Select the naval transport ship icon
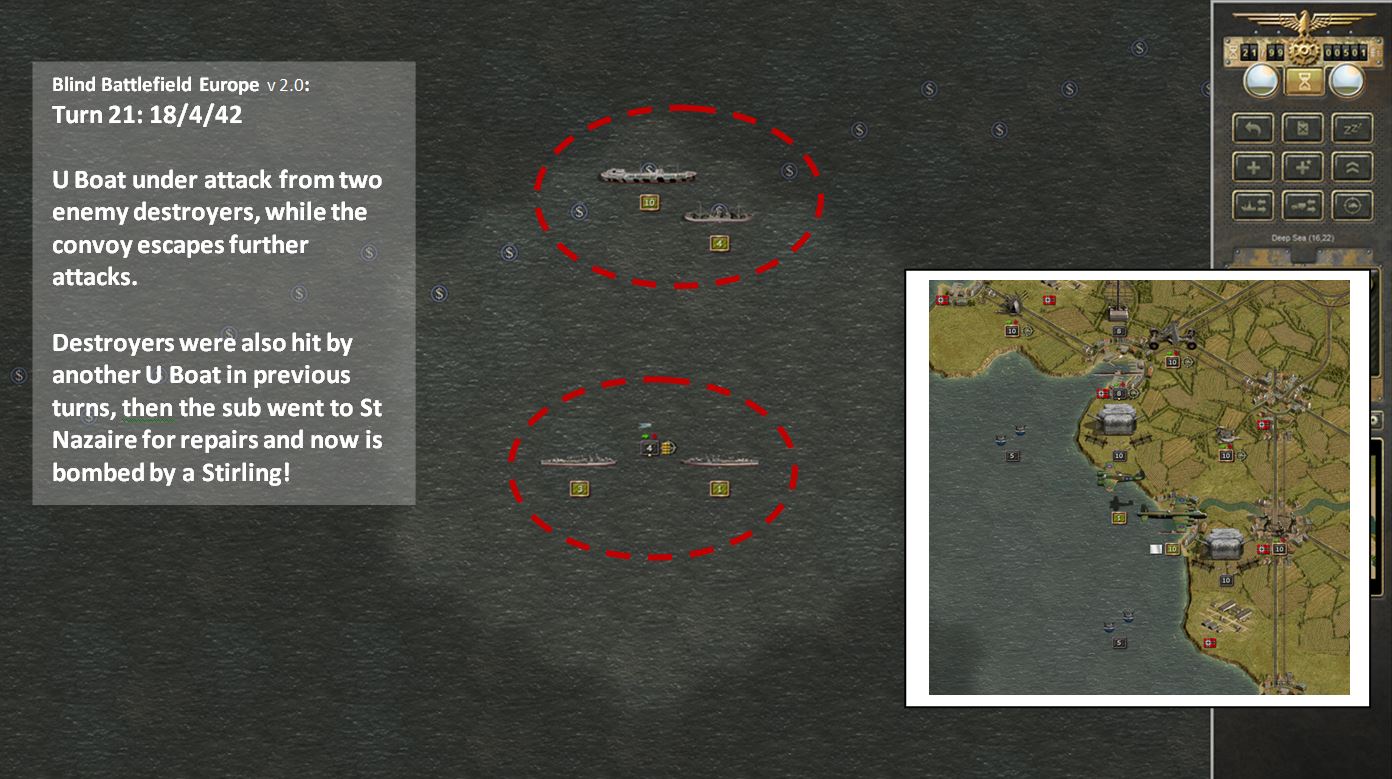 pyautogui.click(x=1253, y=205)
